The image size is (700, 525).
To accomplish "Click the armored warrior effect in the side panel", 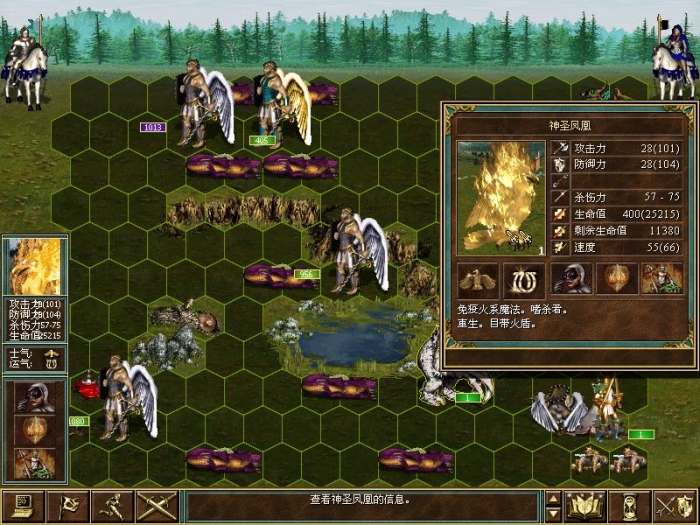I will [35, 462].
